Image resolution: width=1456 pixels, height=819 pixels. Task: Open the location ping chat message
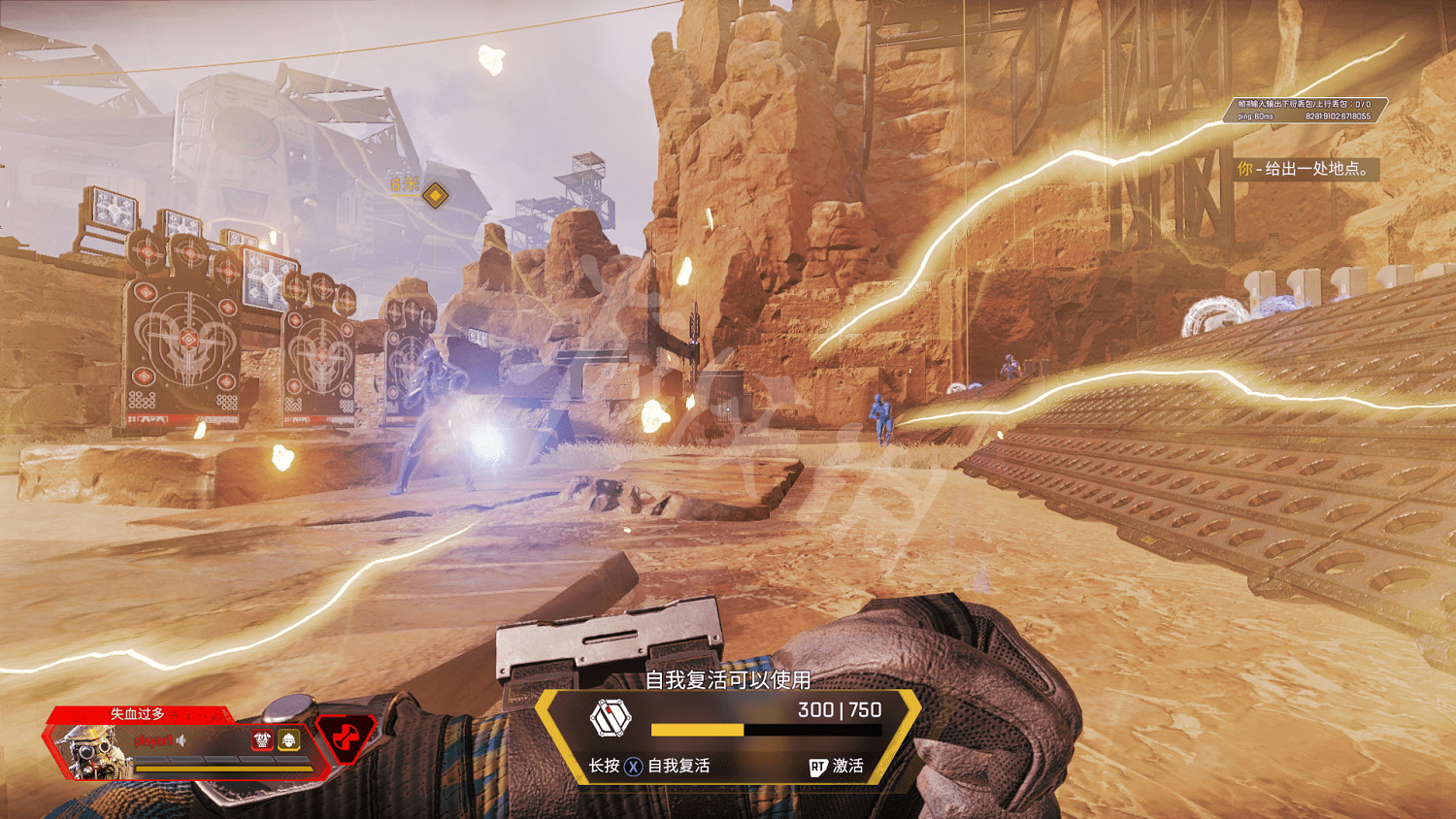1306,169
